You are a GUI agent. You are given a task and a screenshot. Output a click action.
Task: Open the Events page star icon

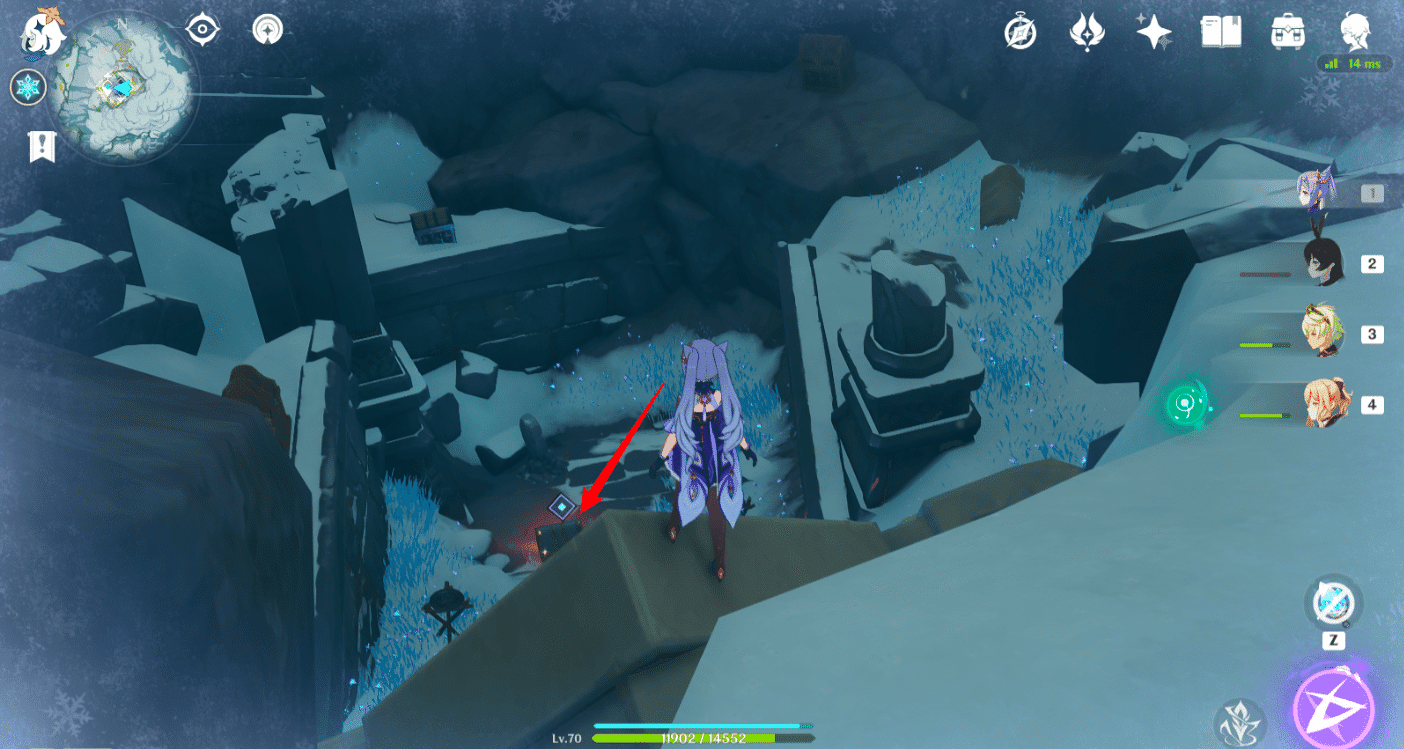click(1154, 31)
